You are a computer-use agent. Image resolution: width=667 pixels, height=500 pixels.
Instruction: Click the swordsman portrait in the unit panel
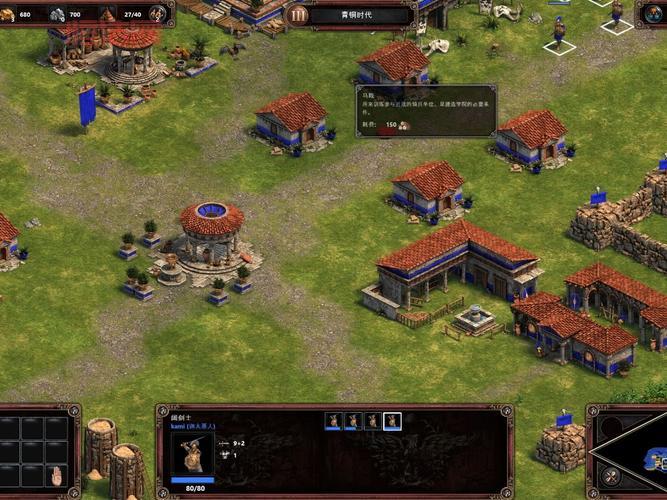pos(191,453)
